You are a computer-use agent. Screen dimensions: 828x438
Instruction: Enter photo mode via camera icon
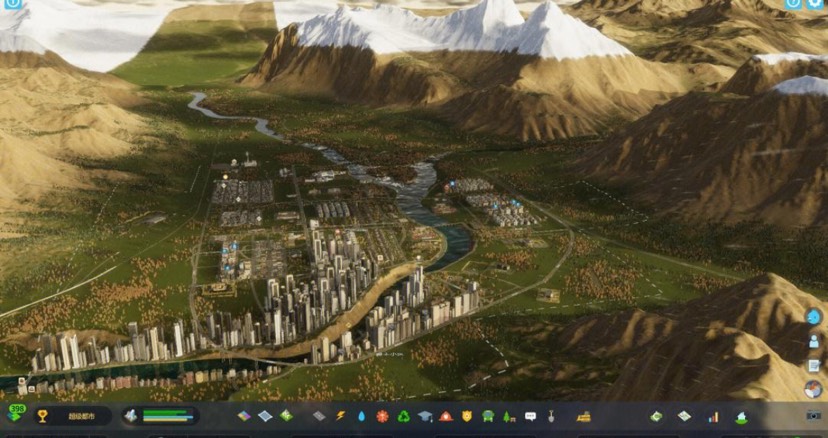(813, 416)
